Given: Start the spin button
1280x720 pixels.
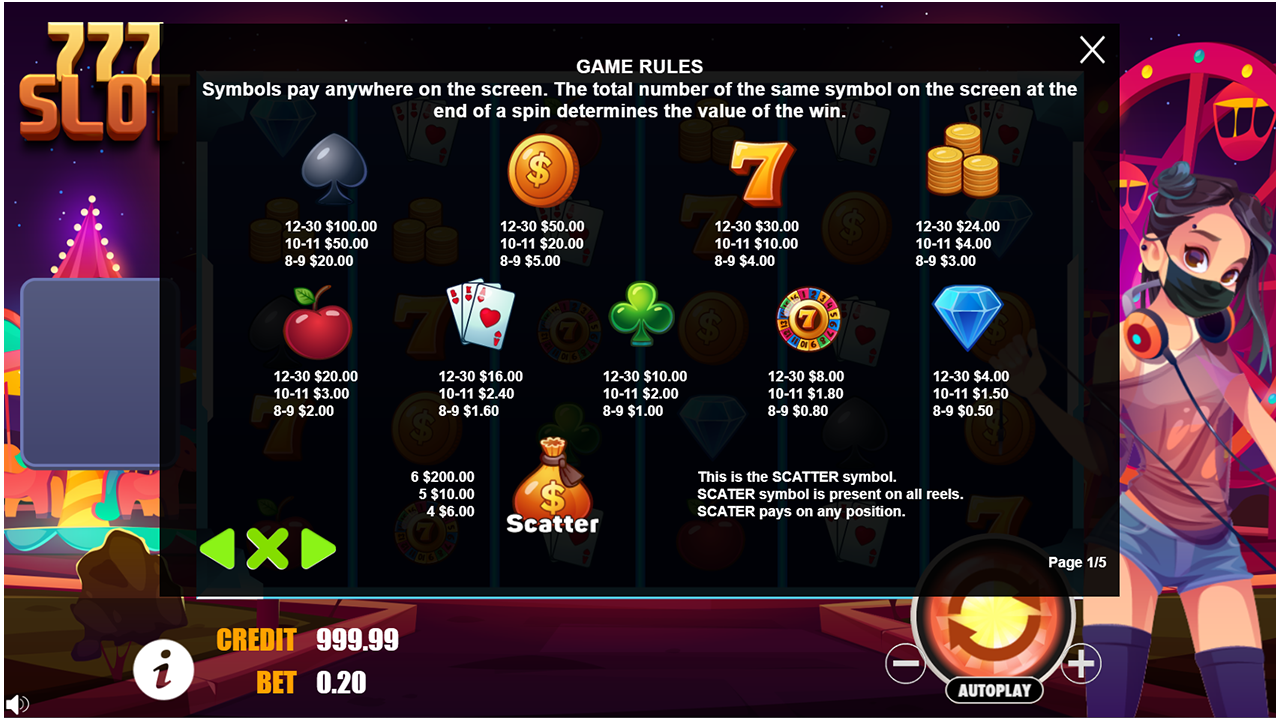Looking at the screenshot, I should pos(994,618).
